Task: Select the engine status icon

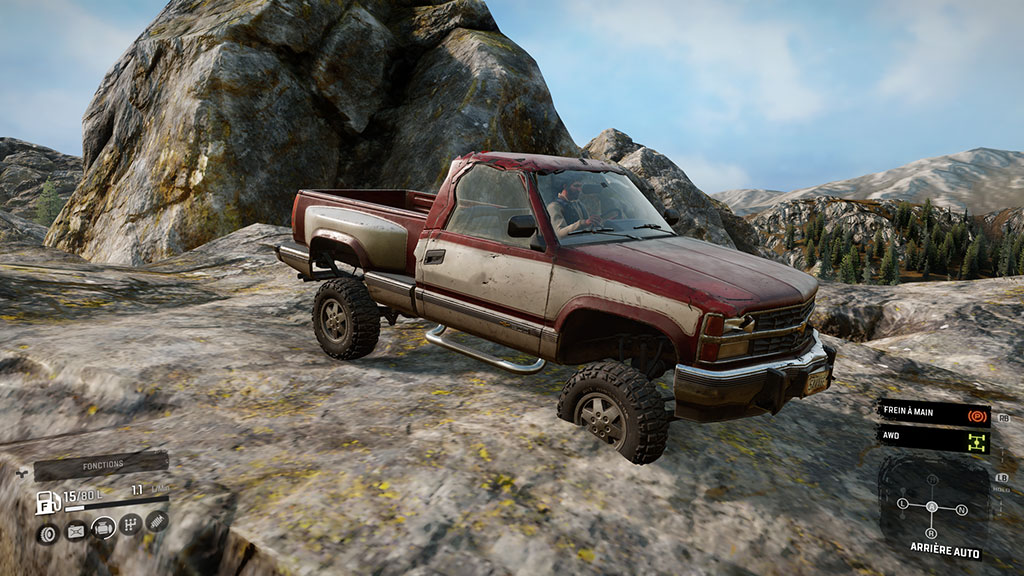Action: [103, 530]
